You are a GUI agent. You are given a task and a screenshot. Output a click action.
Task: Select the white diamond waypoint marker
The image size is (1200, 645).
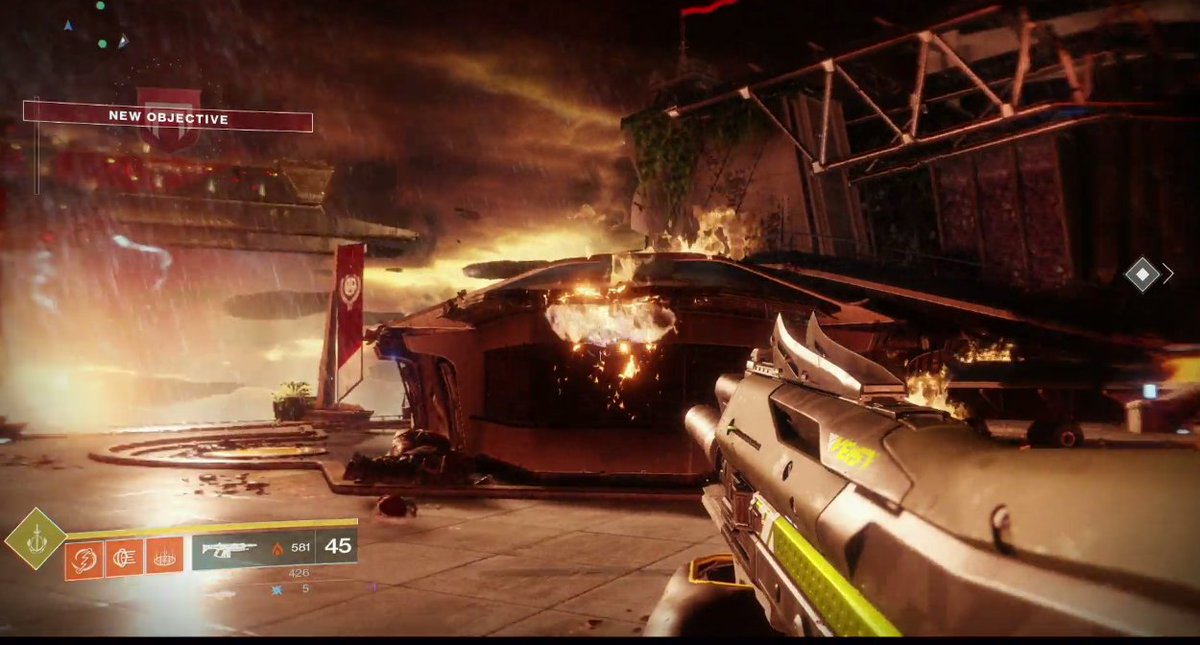tap(1142, 273)
